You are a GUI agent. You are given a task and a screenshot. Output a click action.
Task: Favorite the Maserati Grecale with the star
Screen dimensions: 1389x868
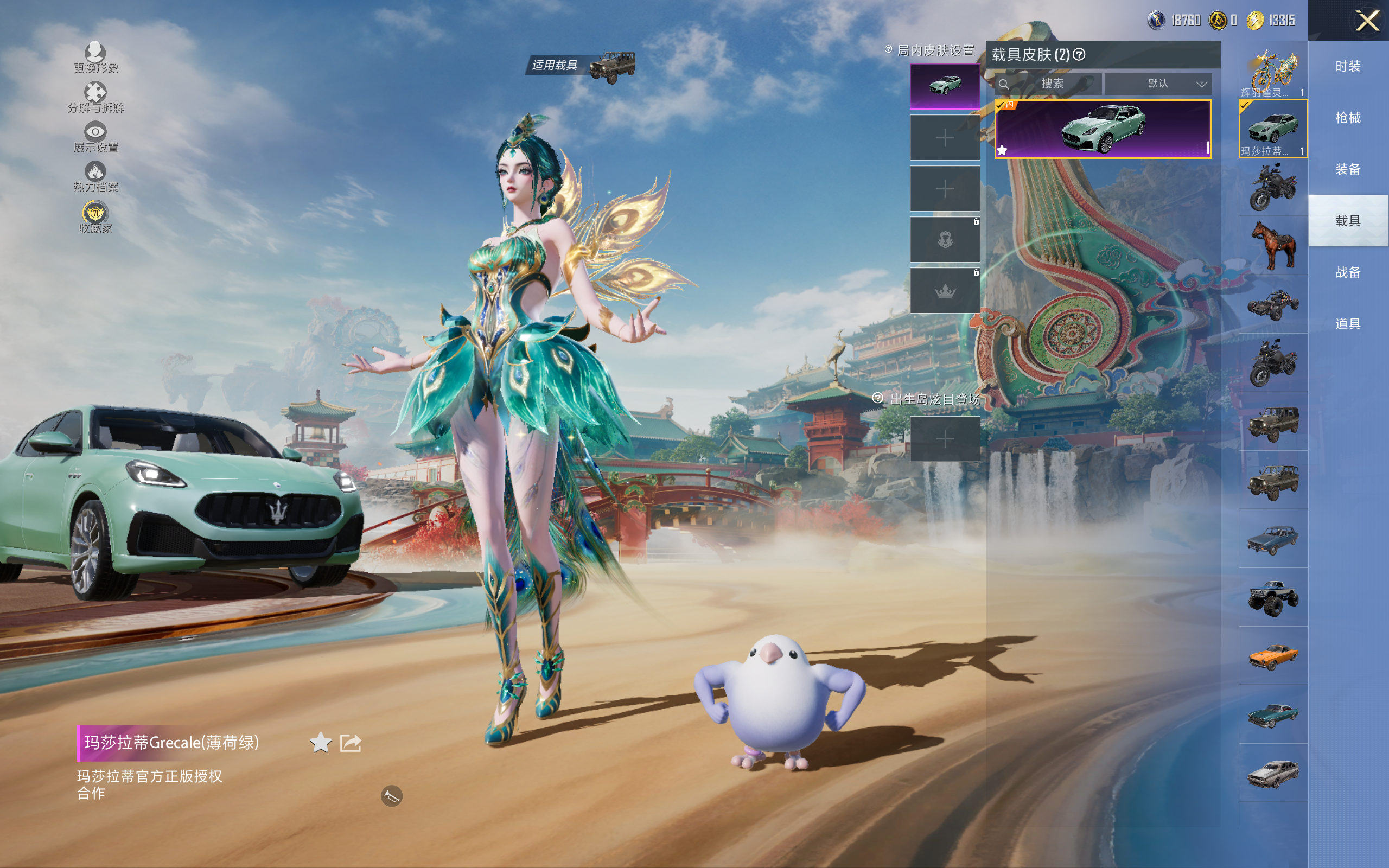320,743
